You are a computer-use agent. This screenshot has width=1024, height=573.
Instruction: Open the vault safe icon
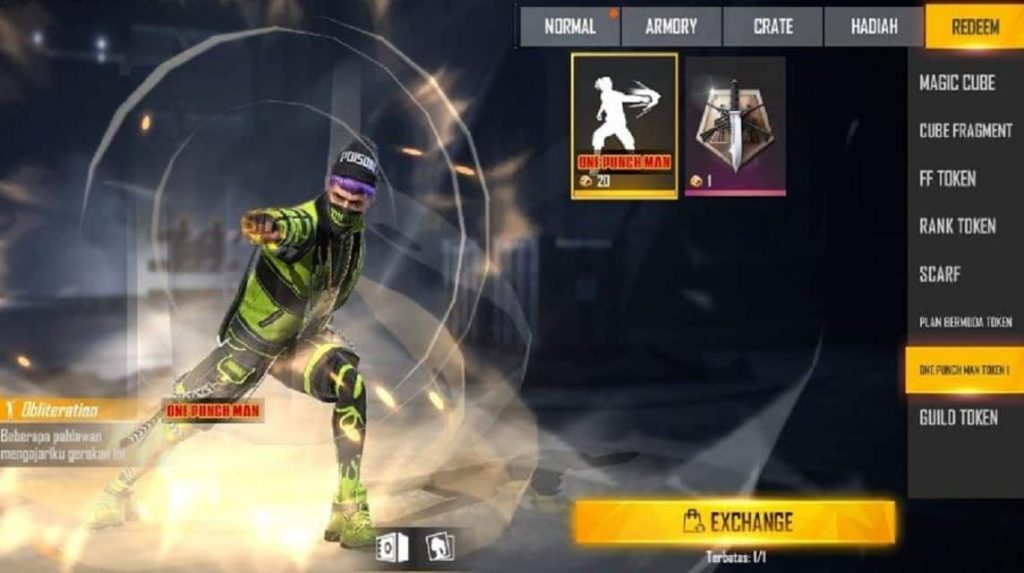coord(391,547)
